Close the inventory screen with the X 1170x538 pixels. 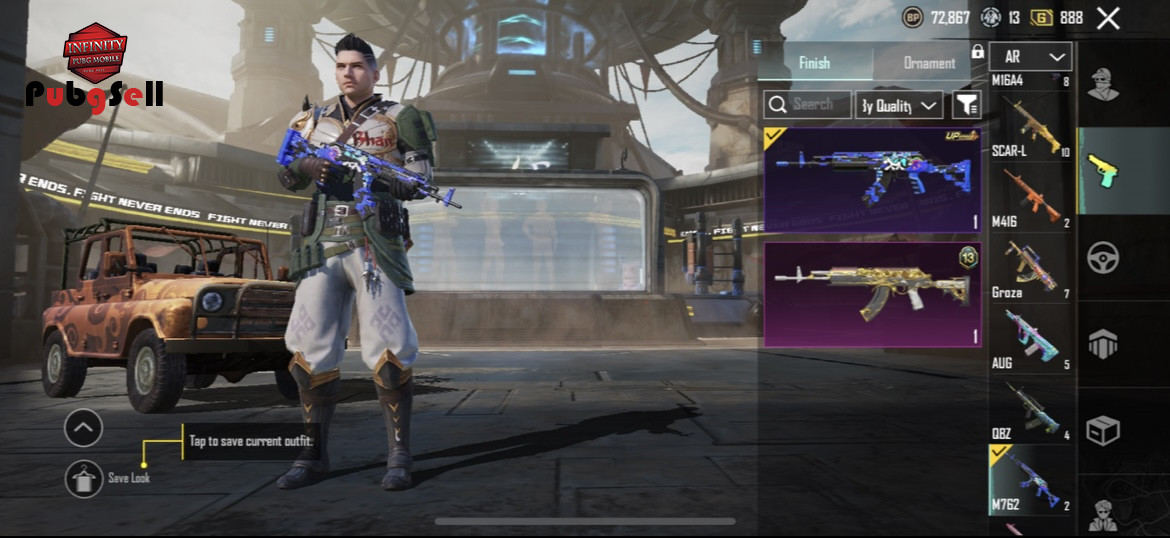tap(1108, 18)
